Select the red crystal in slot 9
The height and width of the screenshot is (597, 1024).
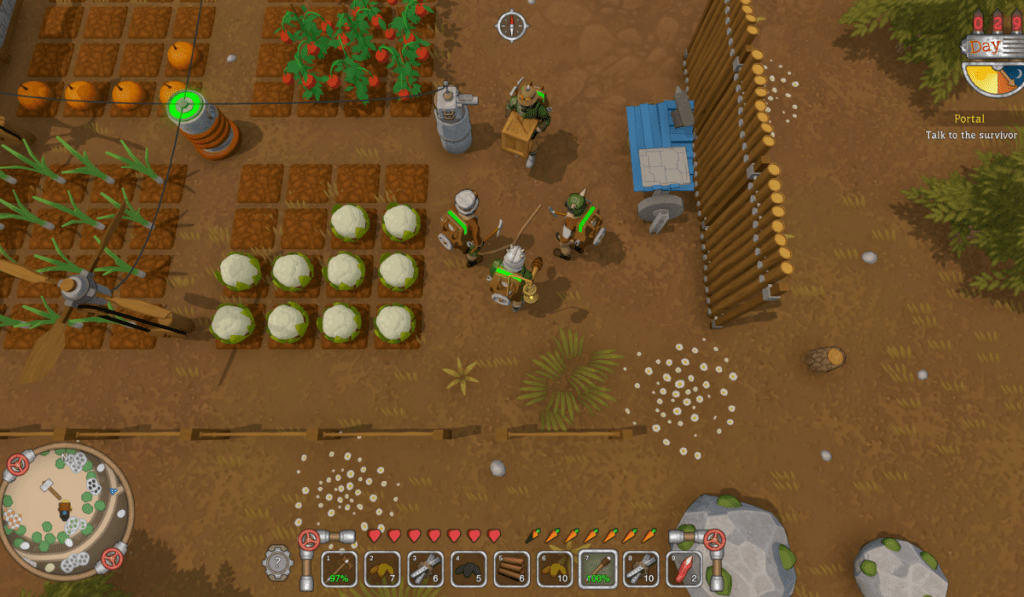684,569
